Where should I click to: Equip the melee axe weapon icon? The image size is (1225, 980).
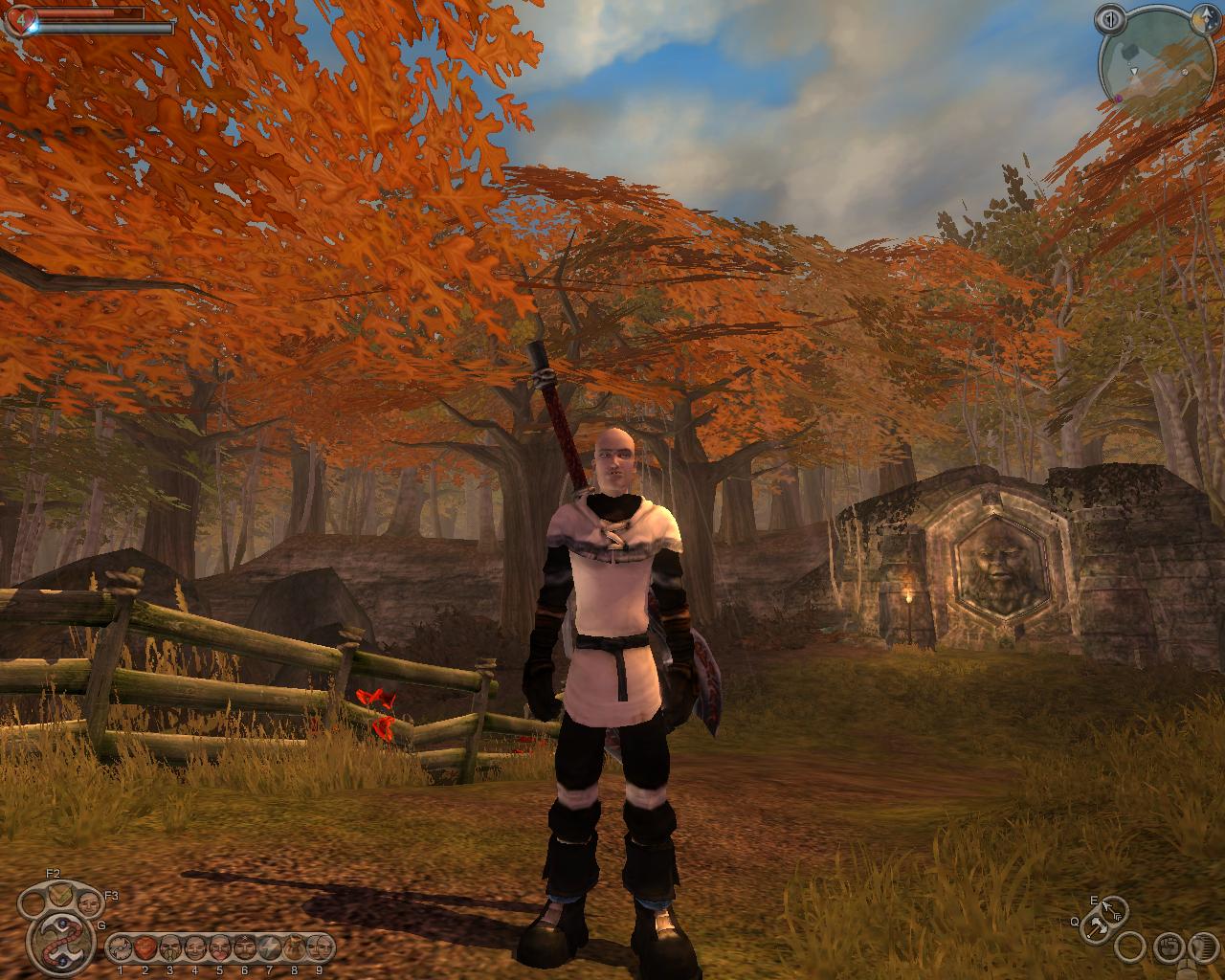coord(1095,926)
